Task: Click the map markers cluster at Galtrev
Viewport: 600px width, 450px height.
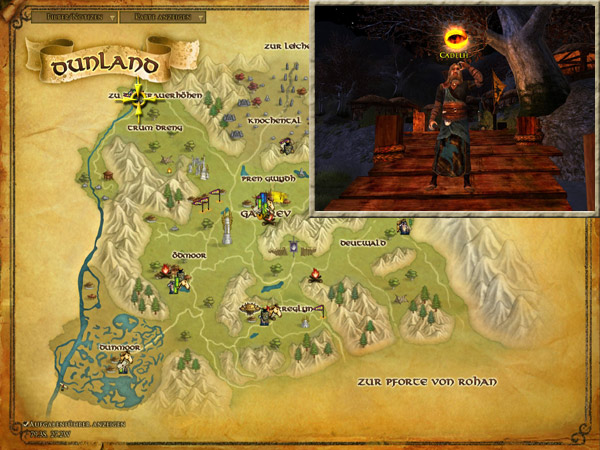Action: [267, 207]
